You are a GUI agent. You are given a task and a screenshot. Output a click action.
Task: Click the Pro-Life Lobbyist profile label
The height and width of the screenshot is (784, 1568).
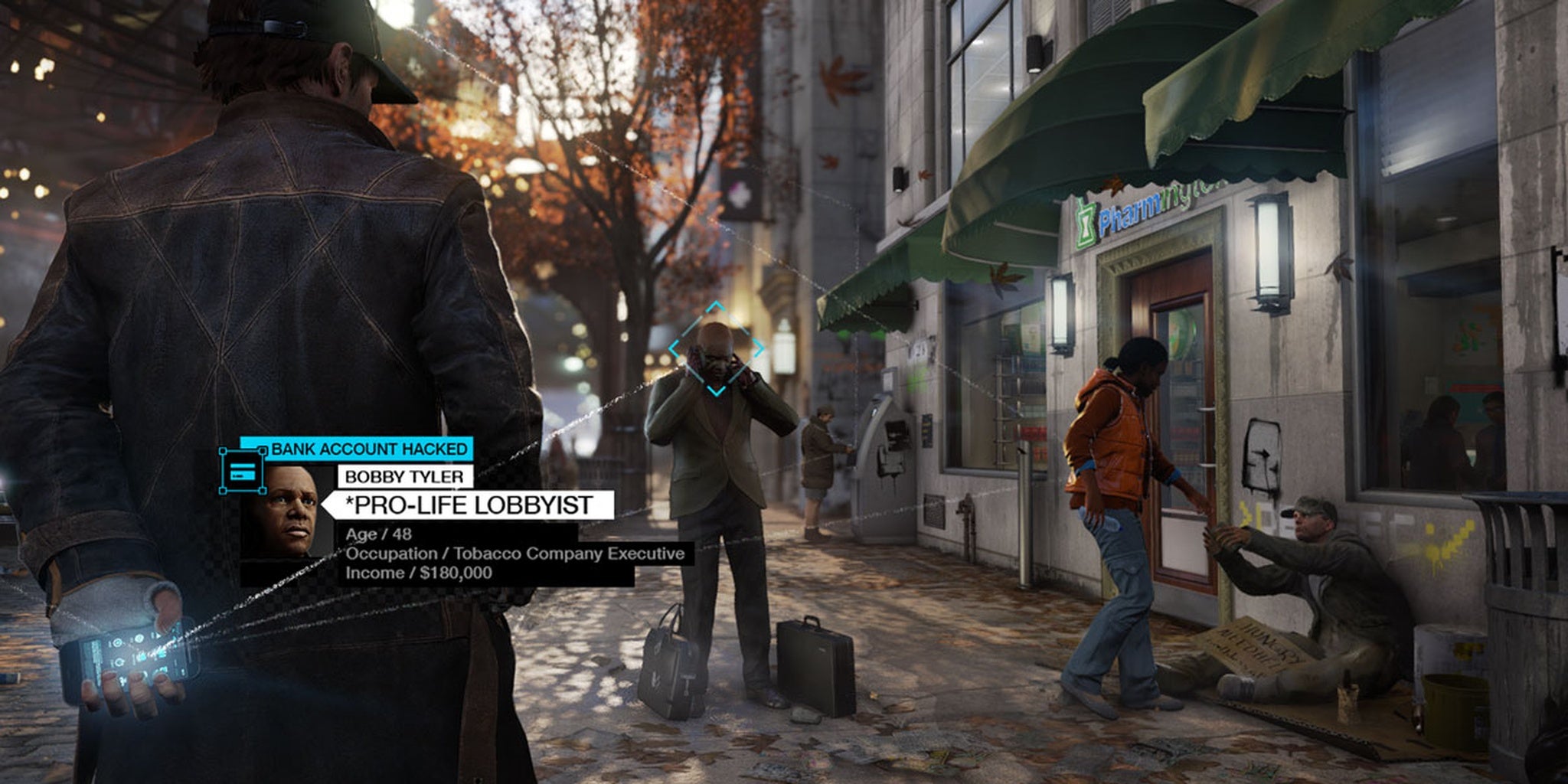[x=470, y=505]
